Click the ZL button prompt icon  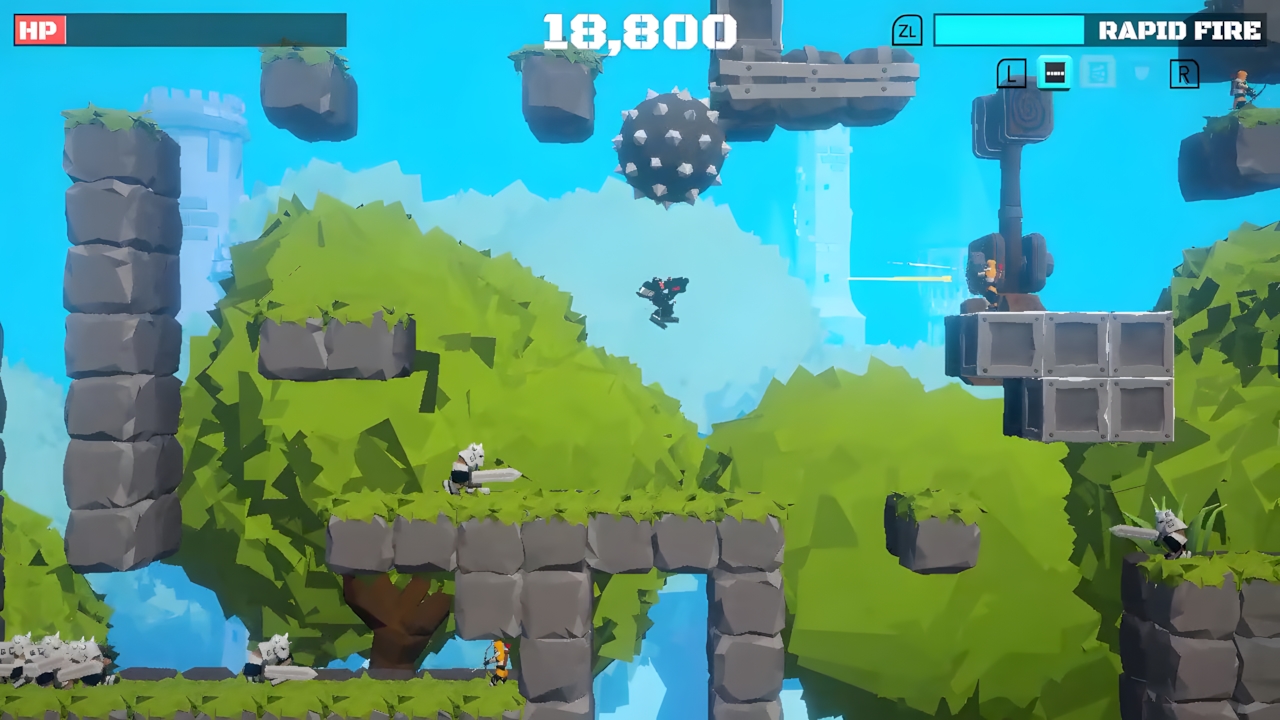(x=908, y=31)
